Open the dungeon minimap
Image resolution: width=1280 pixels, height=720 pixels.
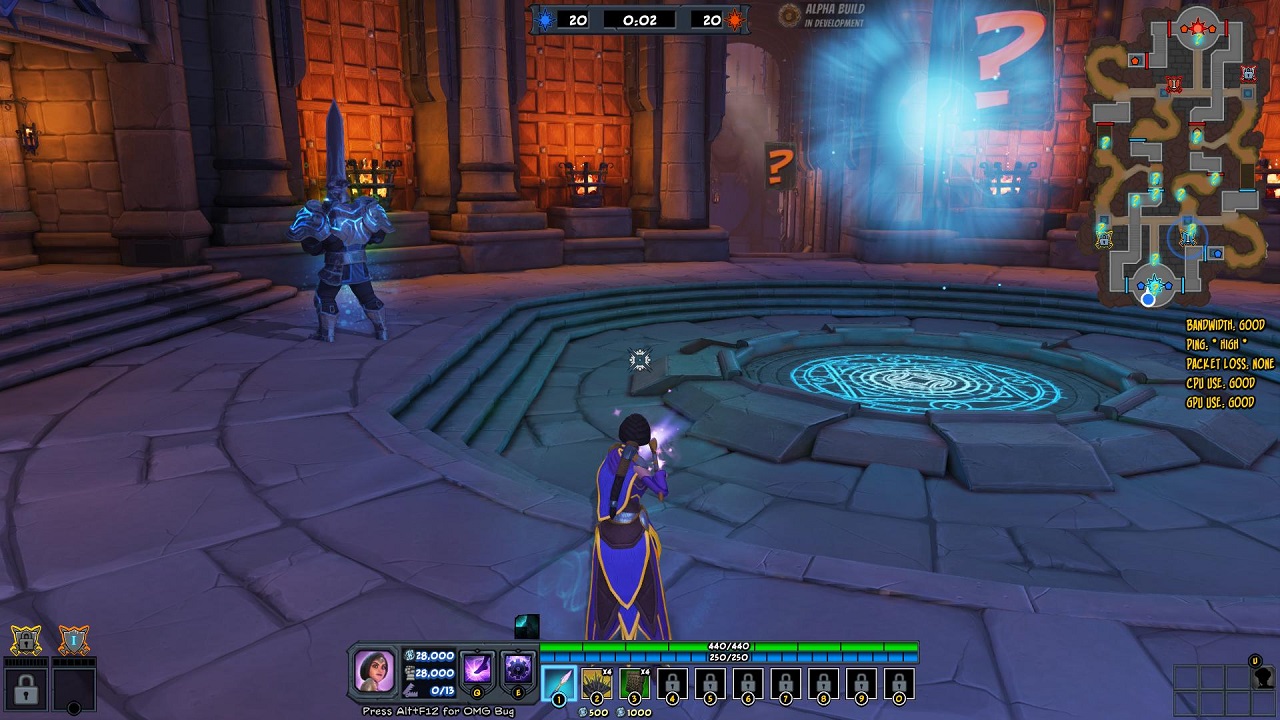1174,155
